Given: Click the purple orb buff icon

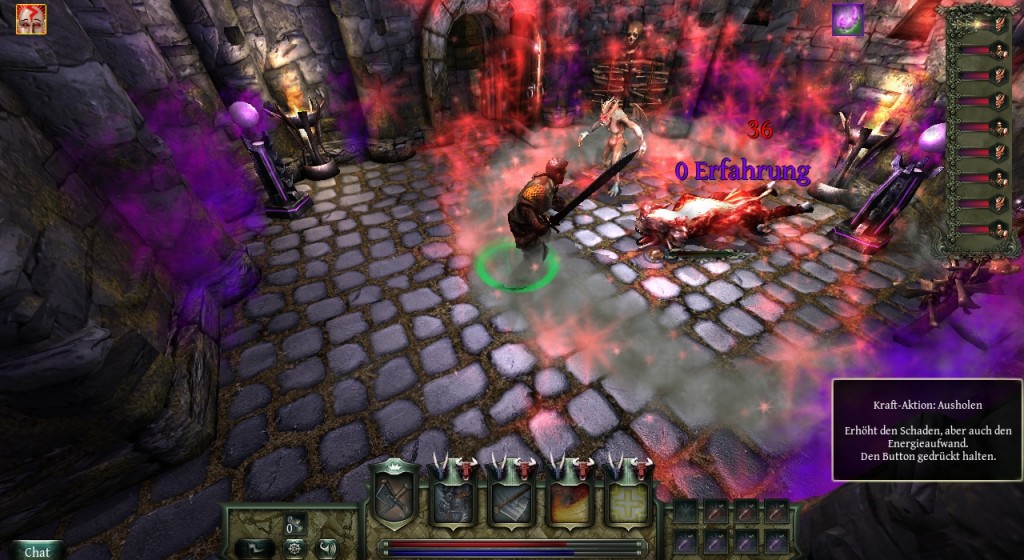Looking at the screenshot, I should pyautogui.click(x=847, y=19).
